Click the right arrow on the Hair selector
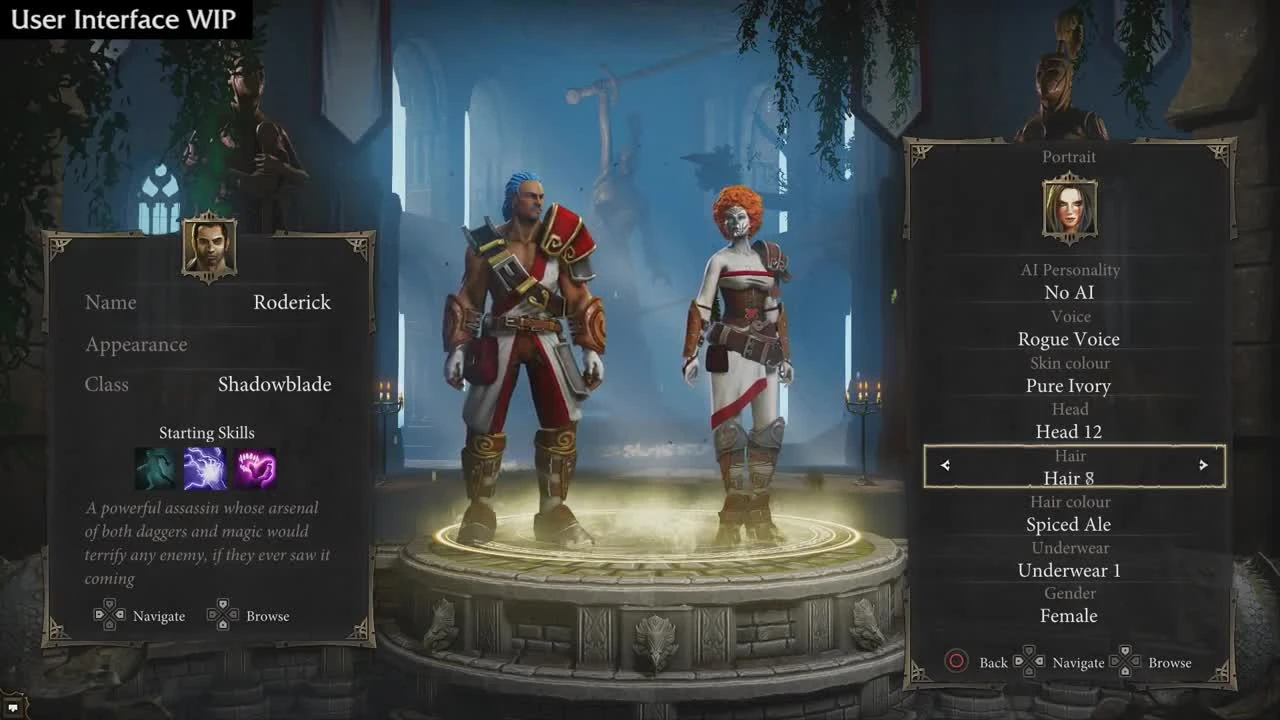 1203,466
